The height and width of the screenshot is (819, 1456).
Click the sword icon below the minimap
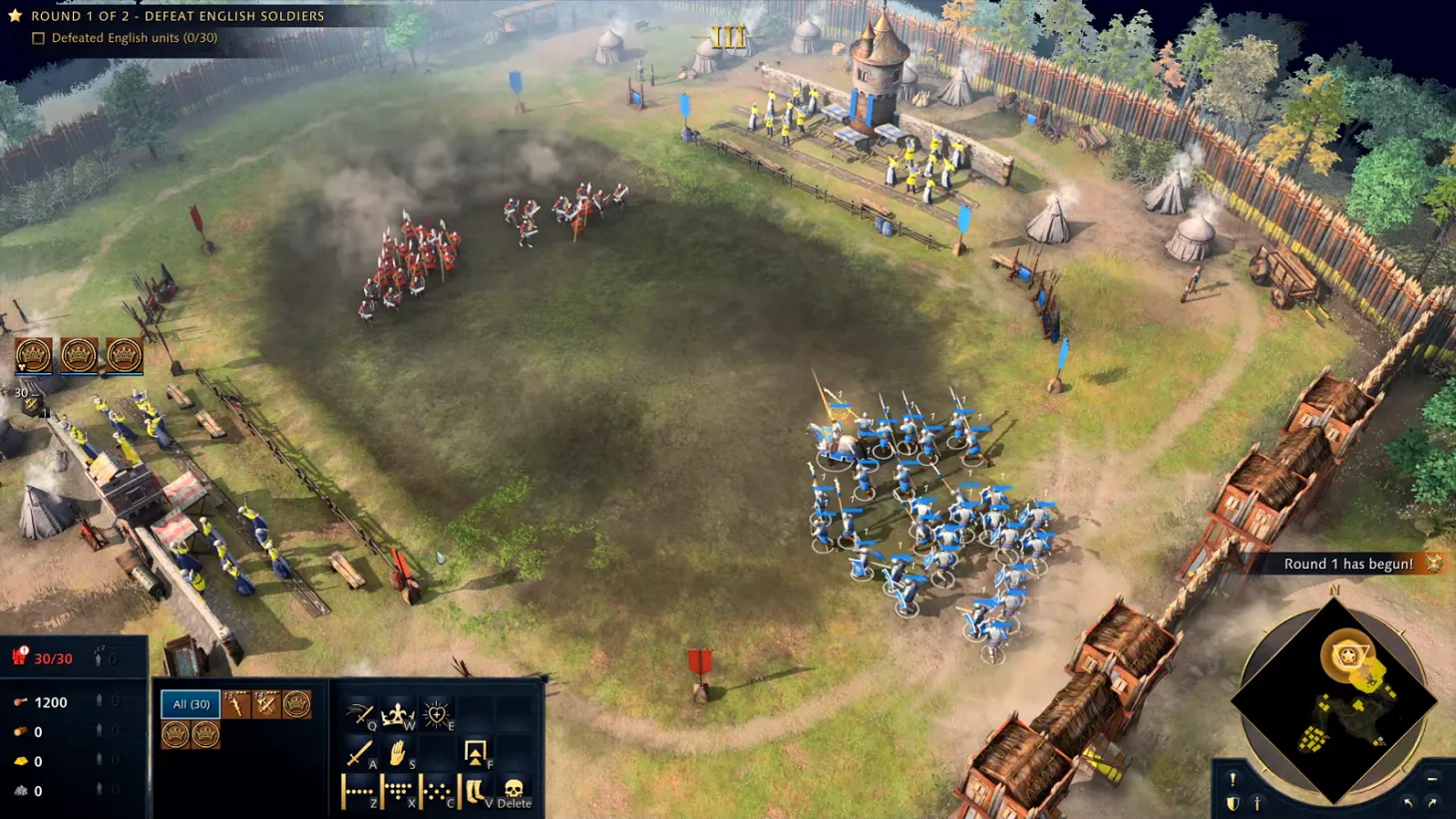(x=1258, y=803)
